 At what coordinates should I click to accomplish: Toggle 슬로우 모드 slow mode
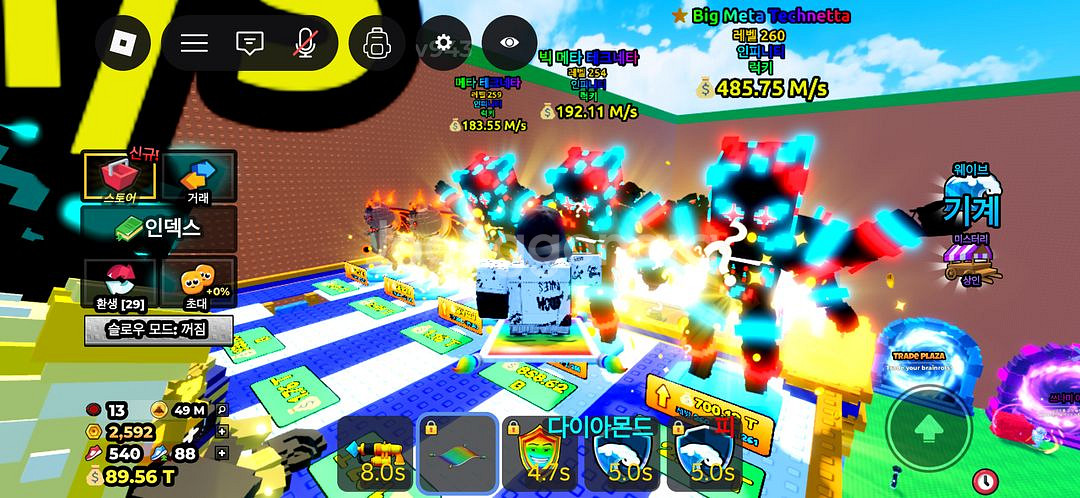pyautogui.click(x=158, y=328)
